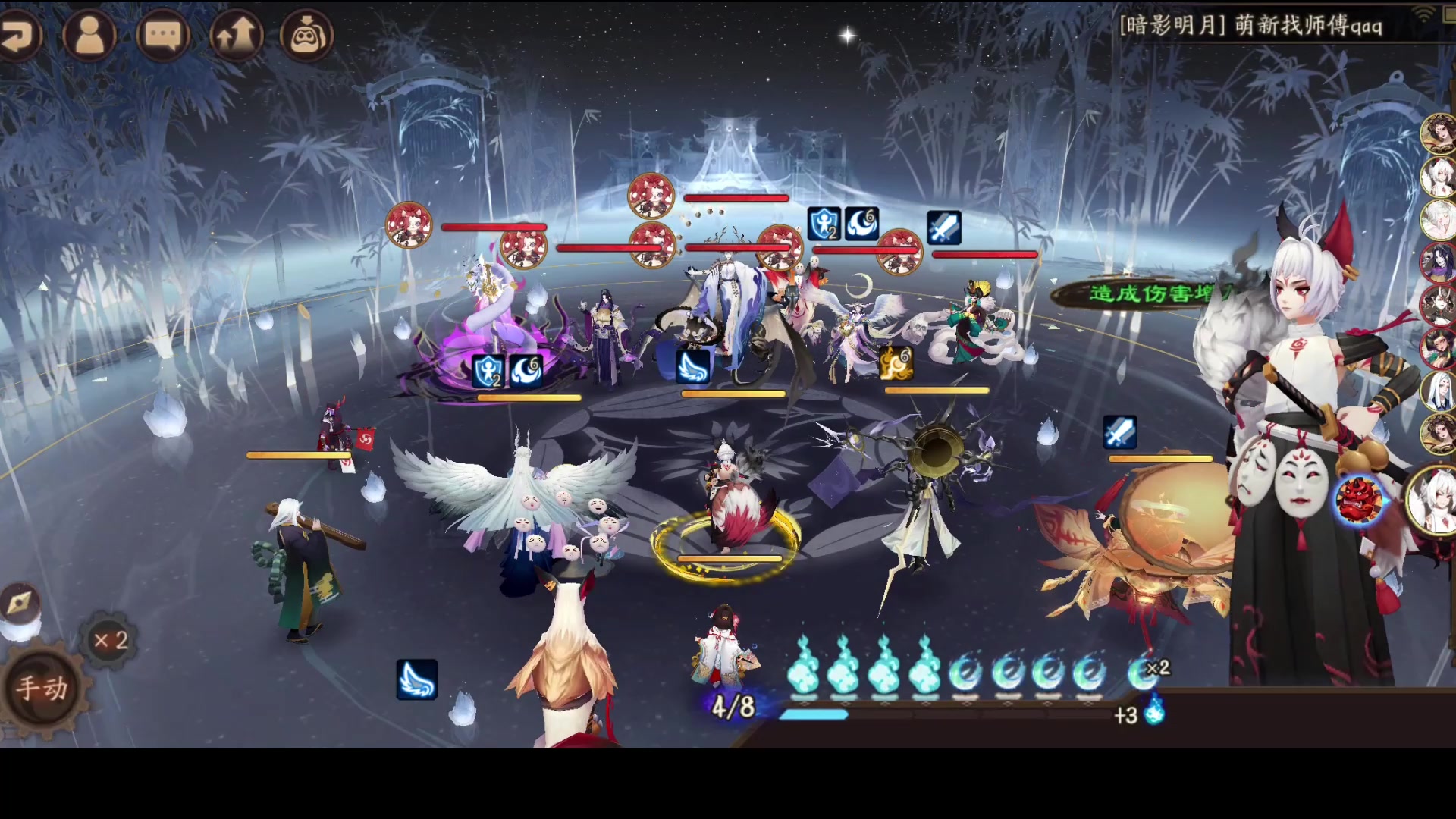The height and width of the screenshot is (819, 1456).
Task: Click the back arrow button
Action: tap(18, 35)
